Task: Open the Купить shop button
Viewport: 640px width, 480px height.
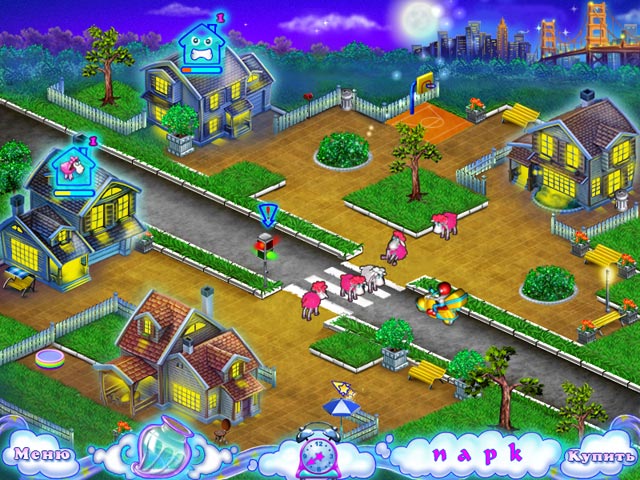Action: point(598,456)
